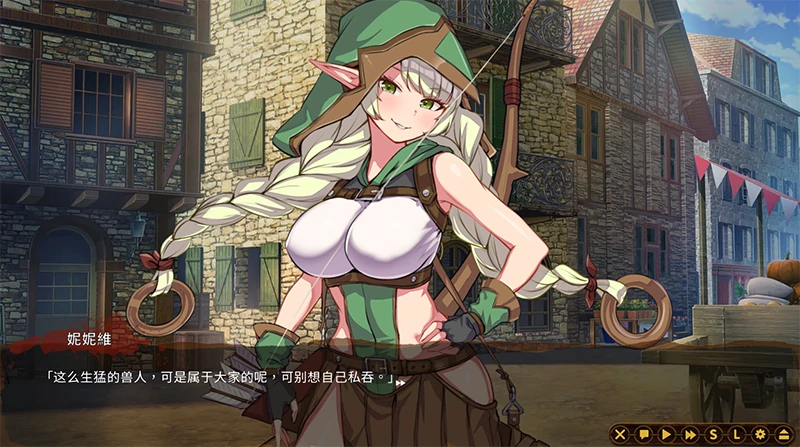Open the dialogue log with the speech bubble icon
The width and height of the screenshot is (800, 447).
(x=644, y=434)
